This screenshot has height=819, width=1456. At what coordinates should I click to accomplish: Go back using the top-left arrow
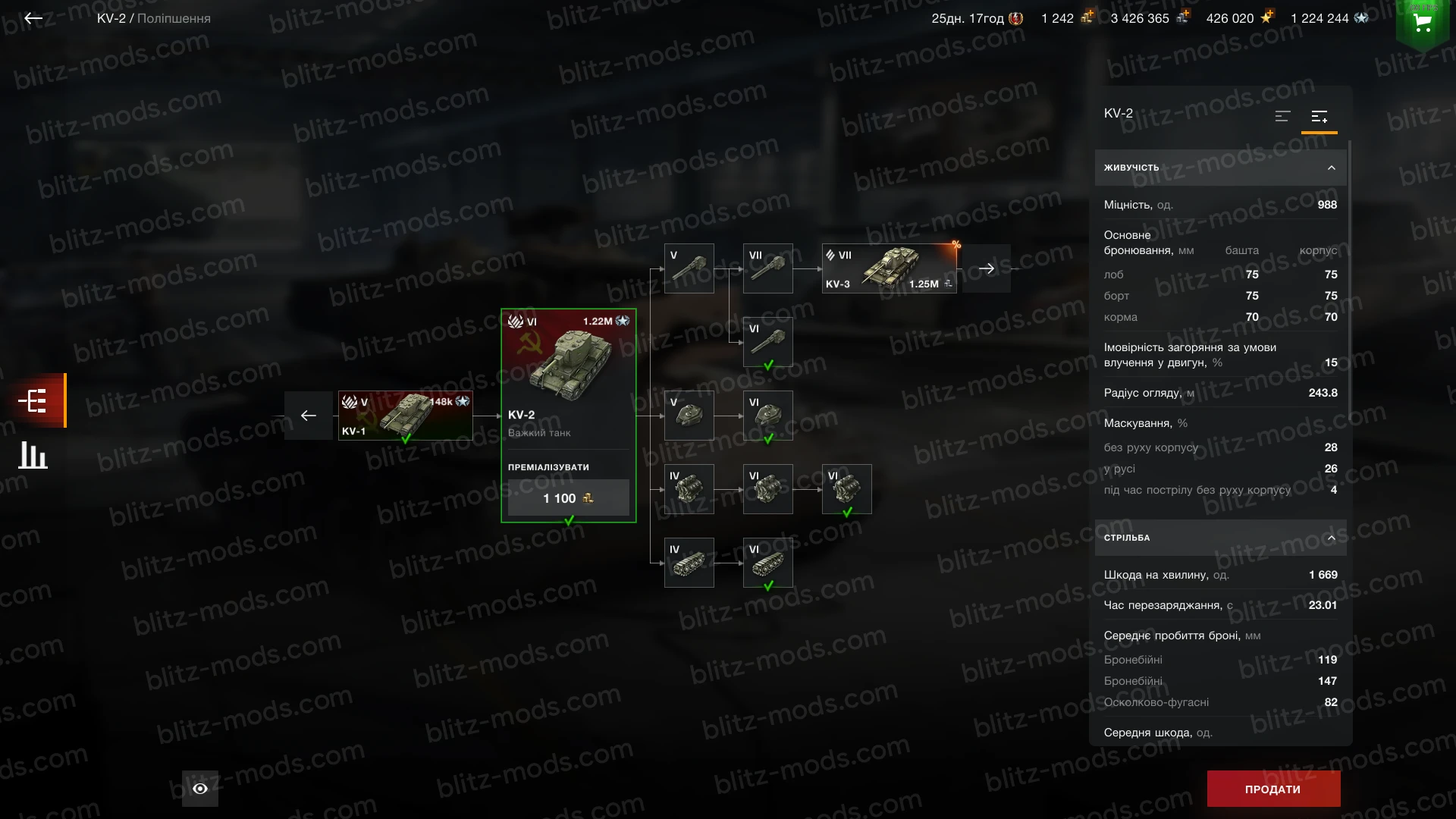tap(33, 18)
